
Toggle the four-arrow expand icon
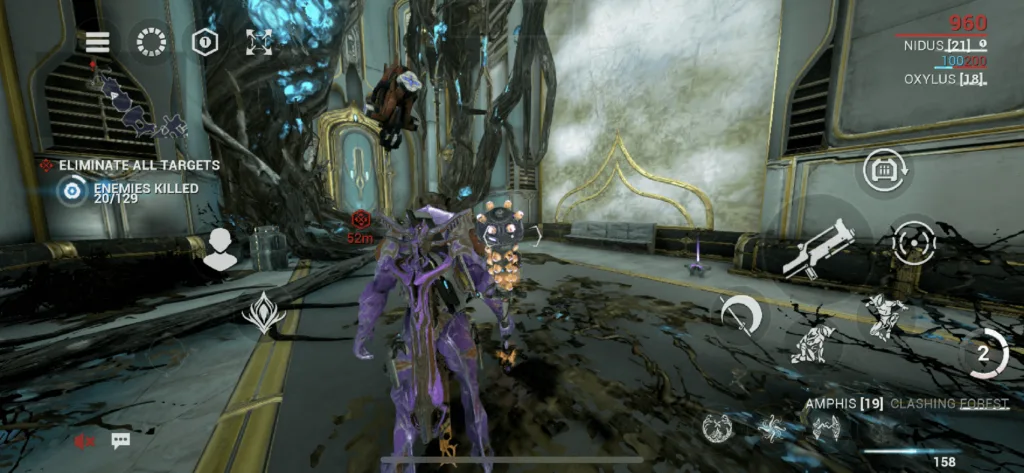click(258, 42)
